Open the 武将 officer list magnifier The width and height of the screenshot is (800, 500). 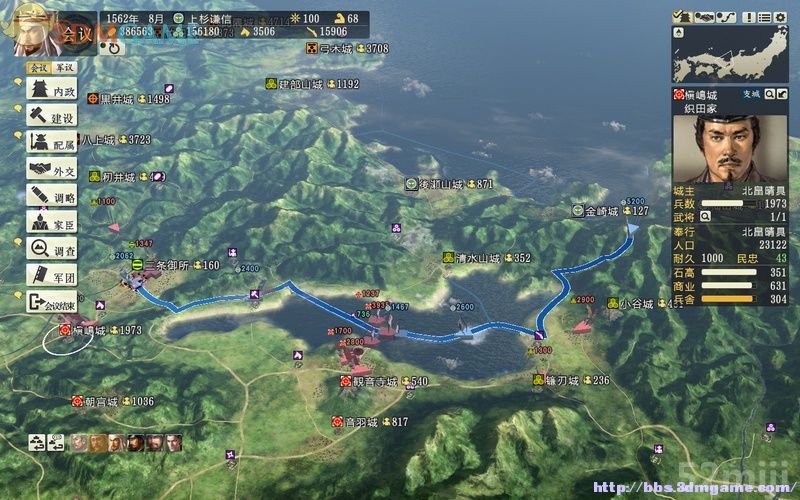[706, 216]
